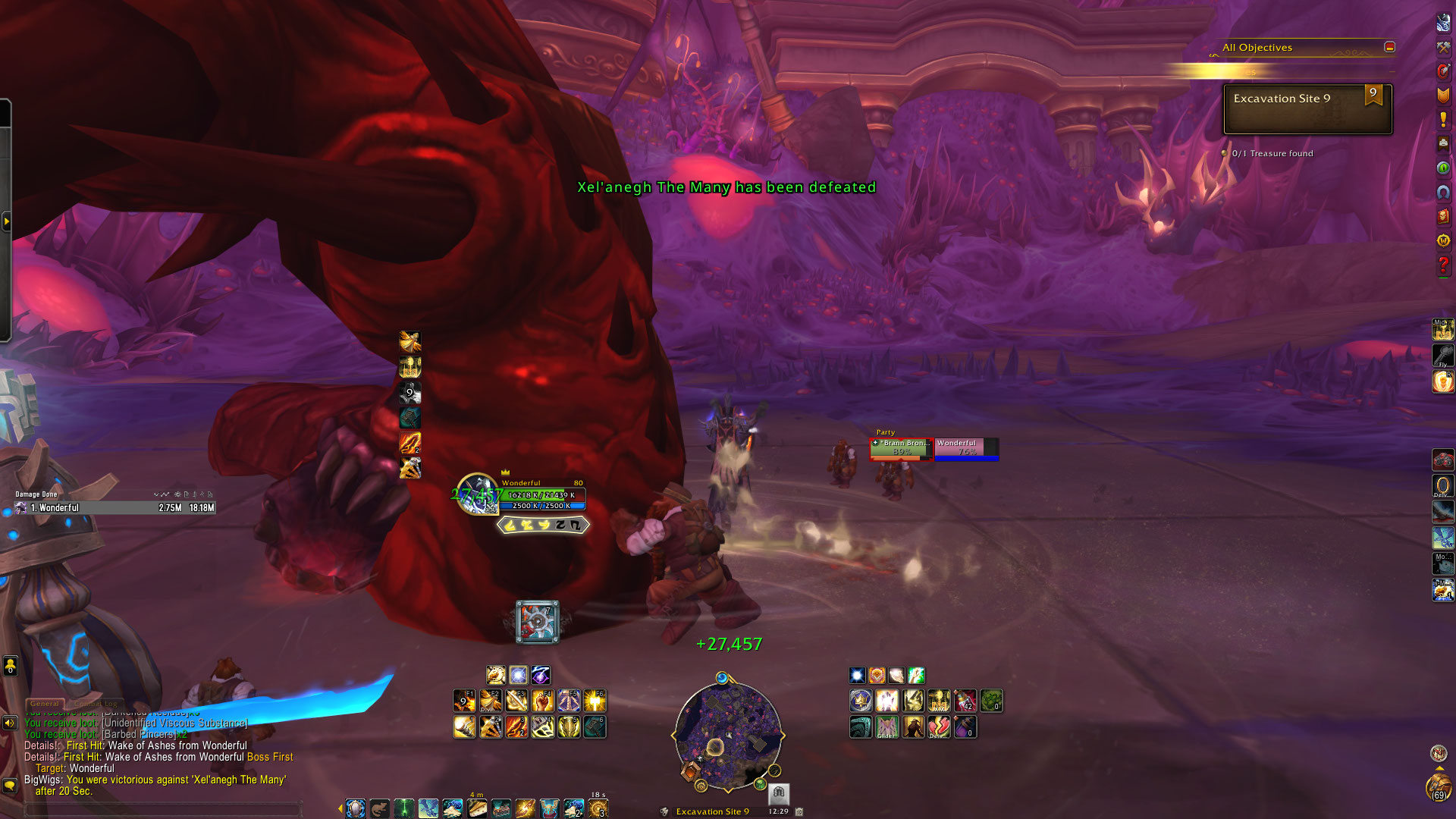Image resolution: width=1456 pixels, height=819 pixels.
Task: Activate the golden fist ability on F4
Action: click(x=542, y=701)
